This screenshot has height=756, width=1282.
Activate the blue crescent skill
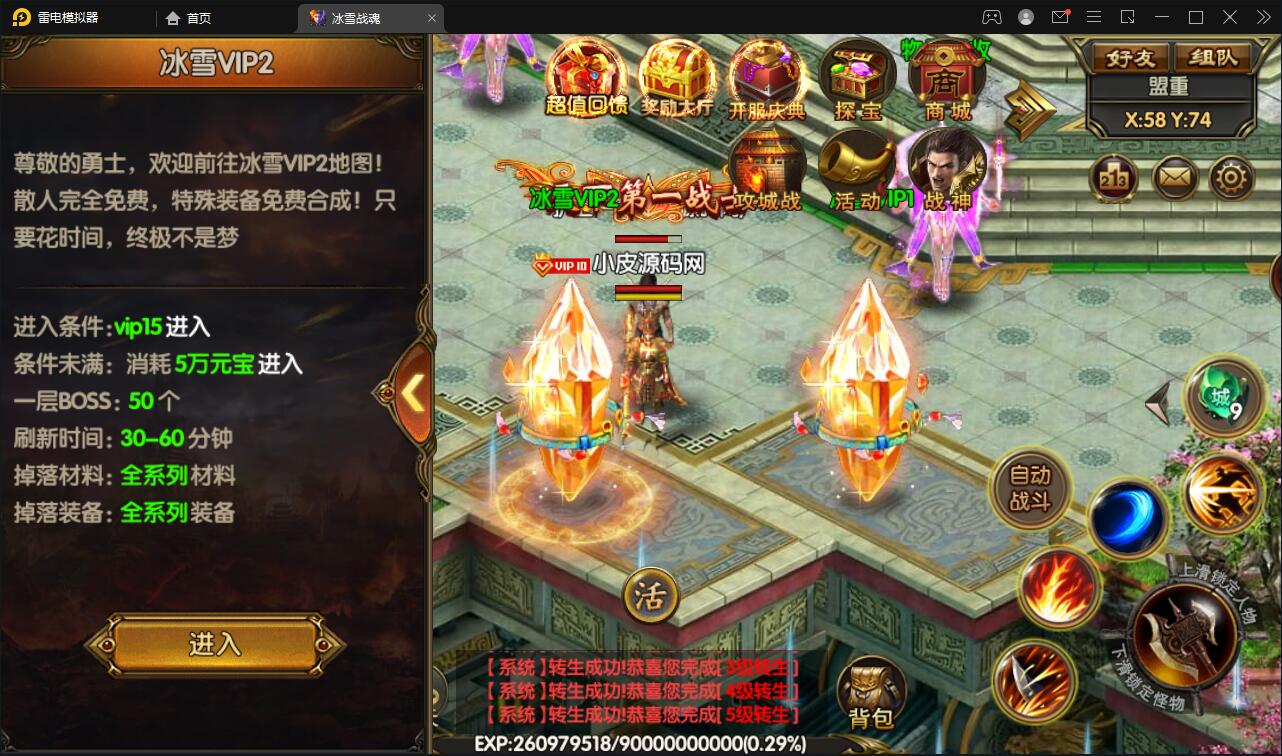pyautogui.click(x=1129, y=512)
